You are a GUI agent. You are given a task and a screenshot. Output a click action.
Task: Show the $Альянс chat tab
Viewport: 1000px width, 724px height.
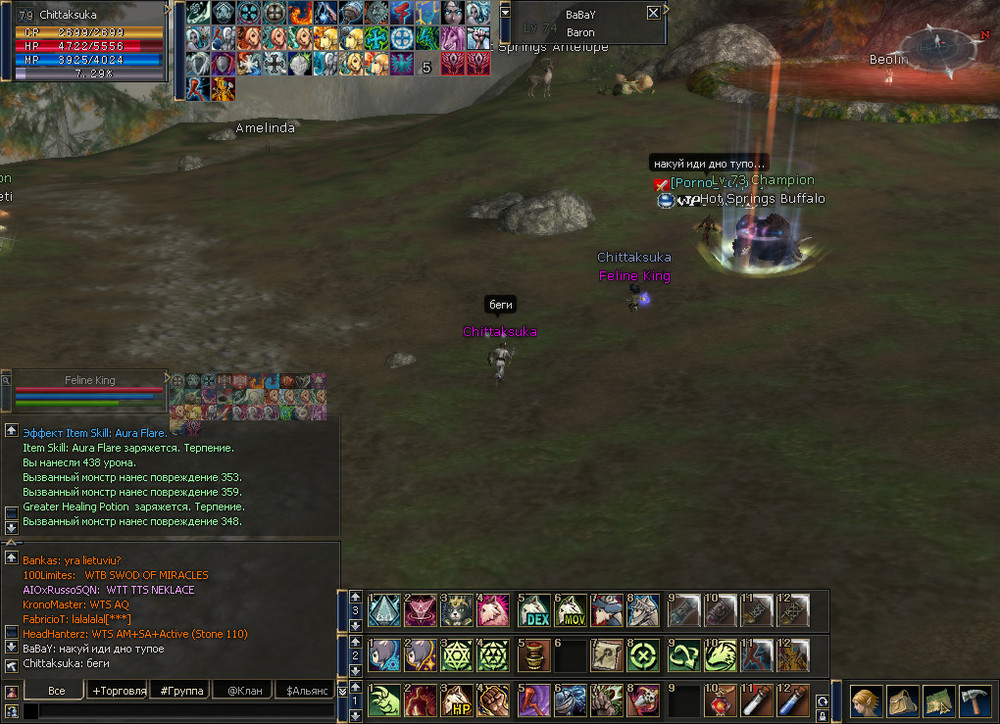point(306,690)
